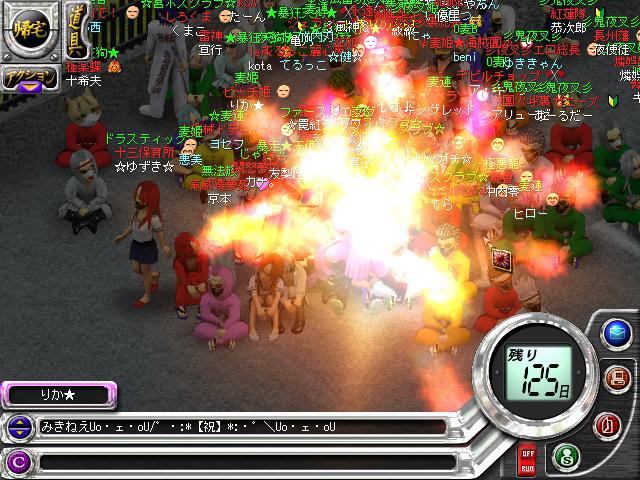Open the blue mail envelope icon

[x=615, y=334]
